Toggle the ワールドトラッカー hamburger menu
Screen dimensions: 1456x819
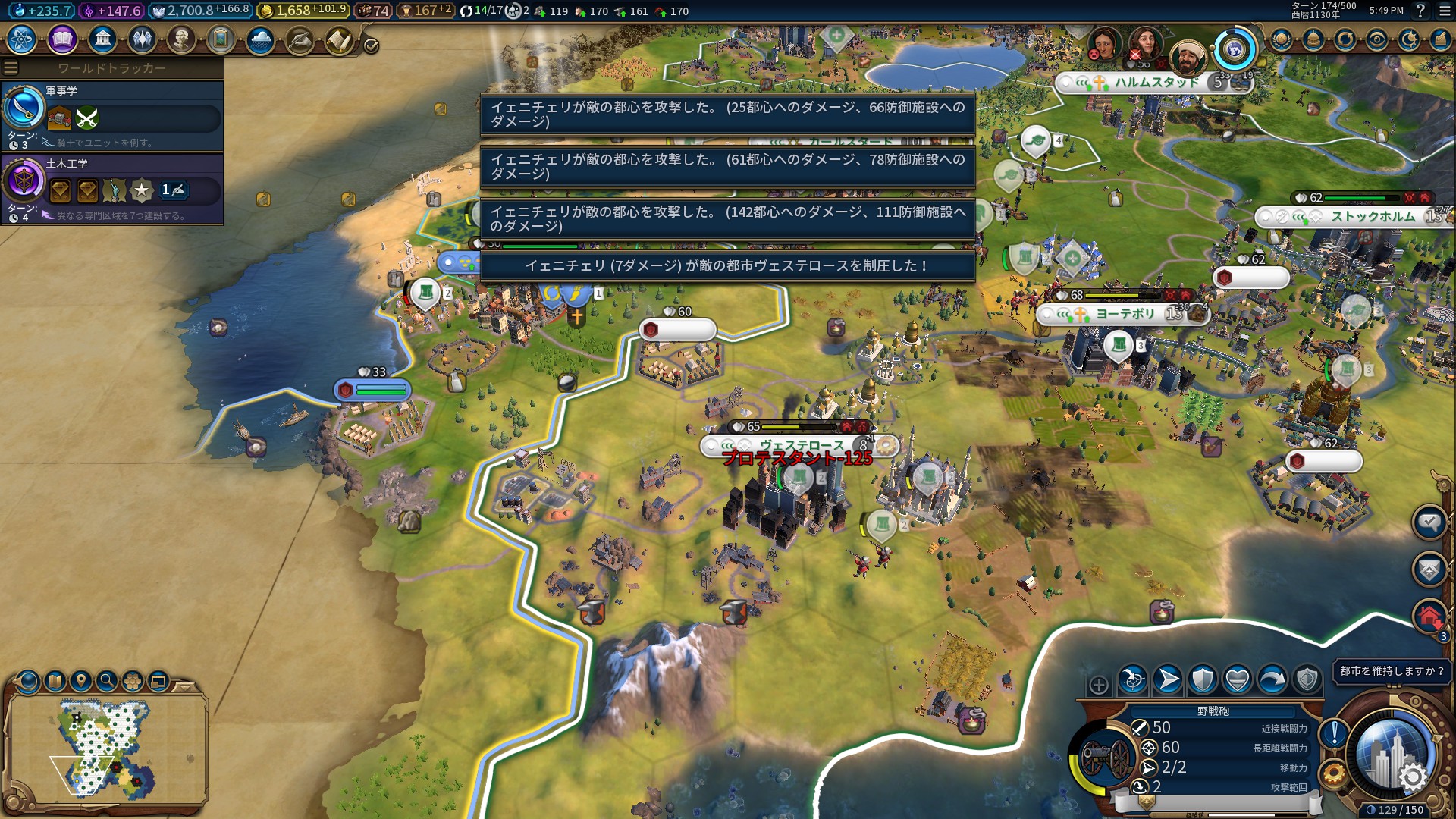click(x=11, y=68)
